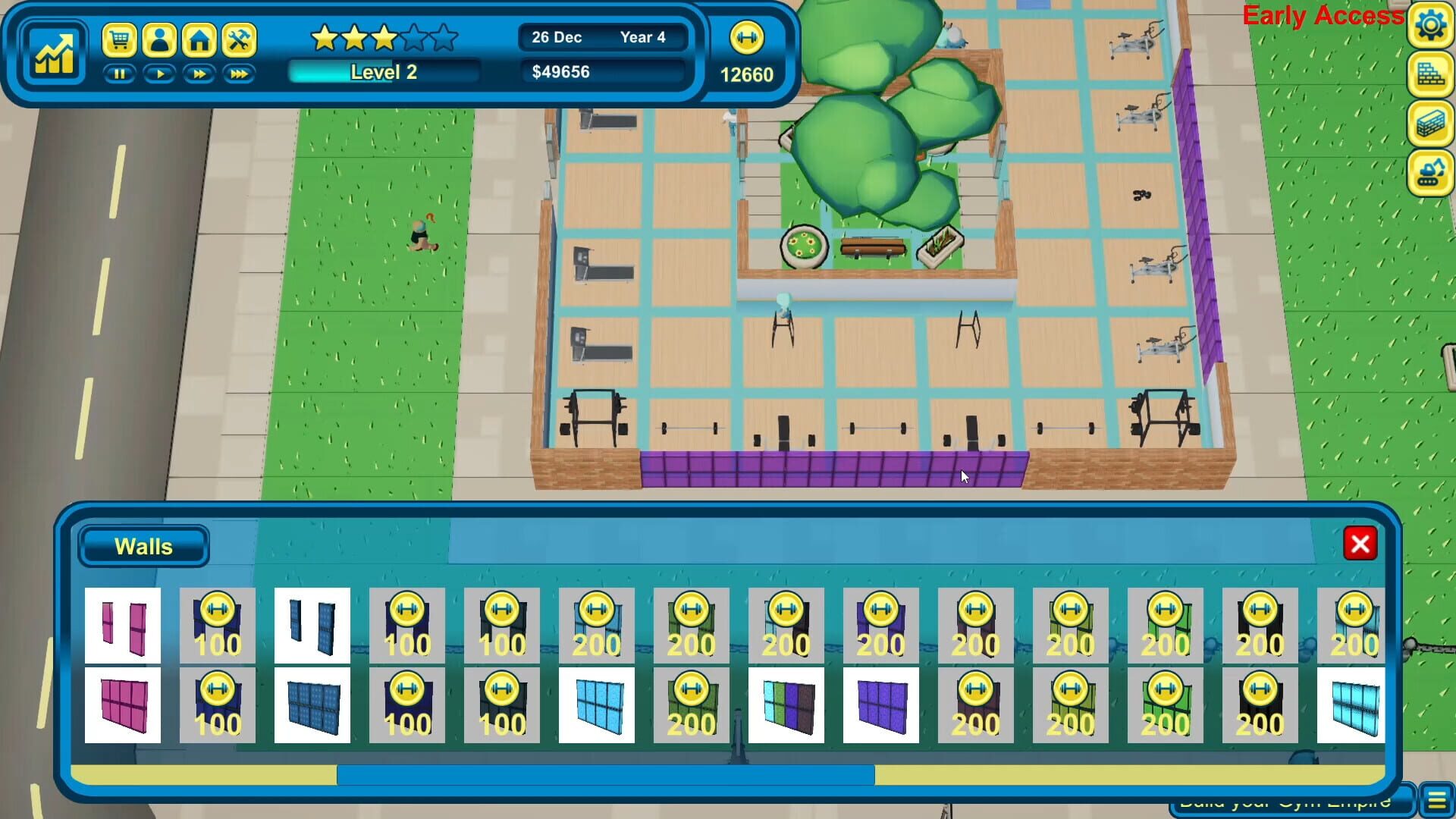This screenshot has height=819, width=1456.
Task: Enable normal speed with the play button
Action: click(x=159, y=74)
